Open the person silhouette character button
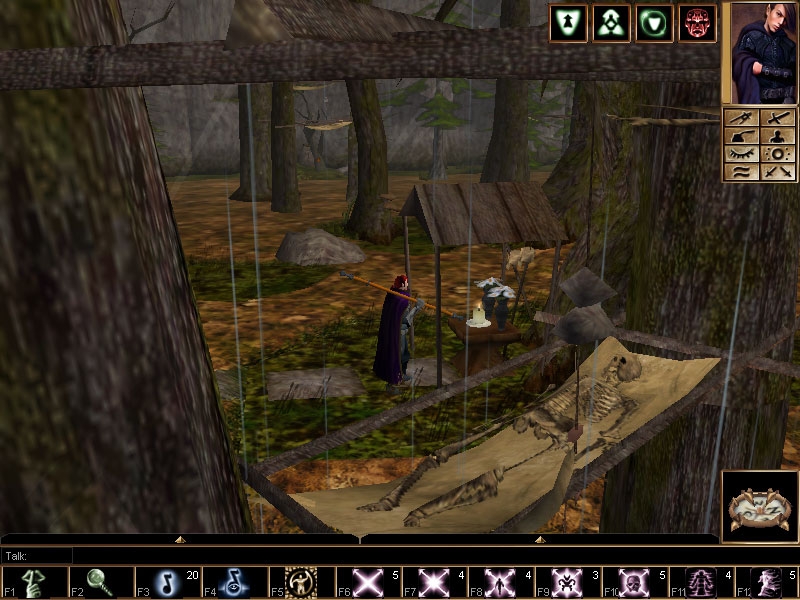Image resolution: width=800 pixels, height=600 pixels. [777, 136]
